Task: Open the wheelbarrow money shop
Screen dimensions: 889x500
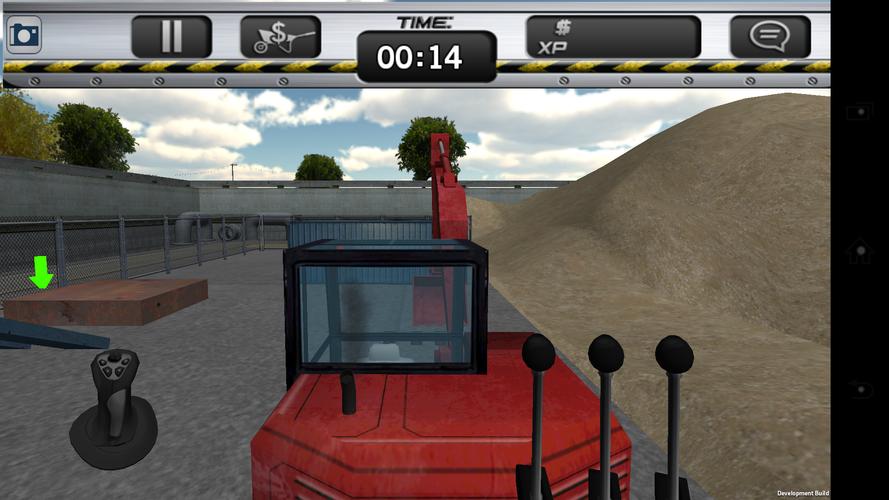Action: coord(280,37)
